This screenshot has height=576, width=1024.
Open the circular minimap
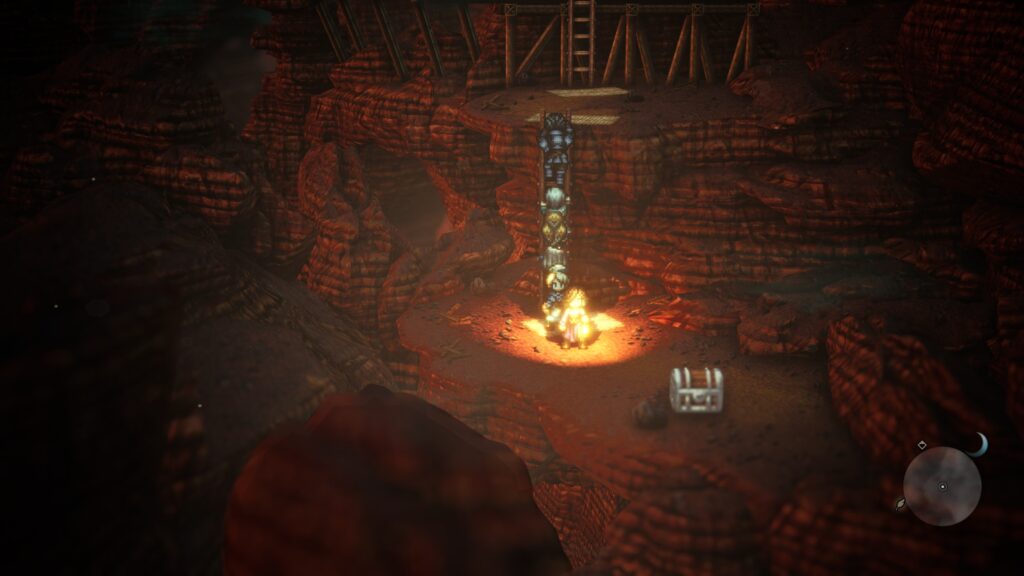942,487
